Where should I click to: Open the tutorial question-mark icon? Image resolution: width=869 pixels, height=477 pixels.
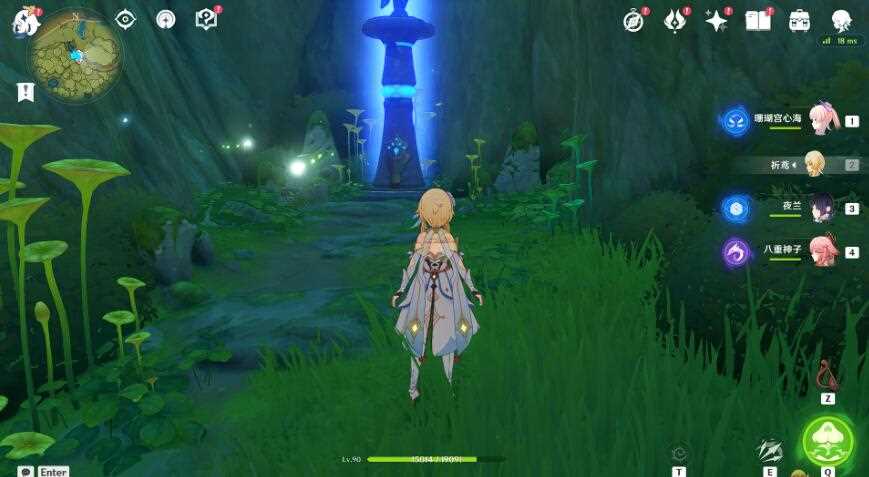[206, 19]
